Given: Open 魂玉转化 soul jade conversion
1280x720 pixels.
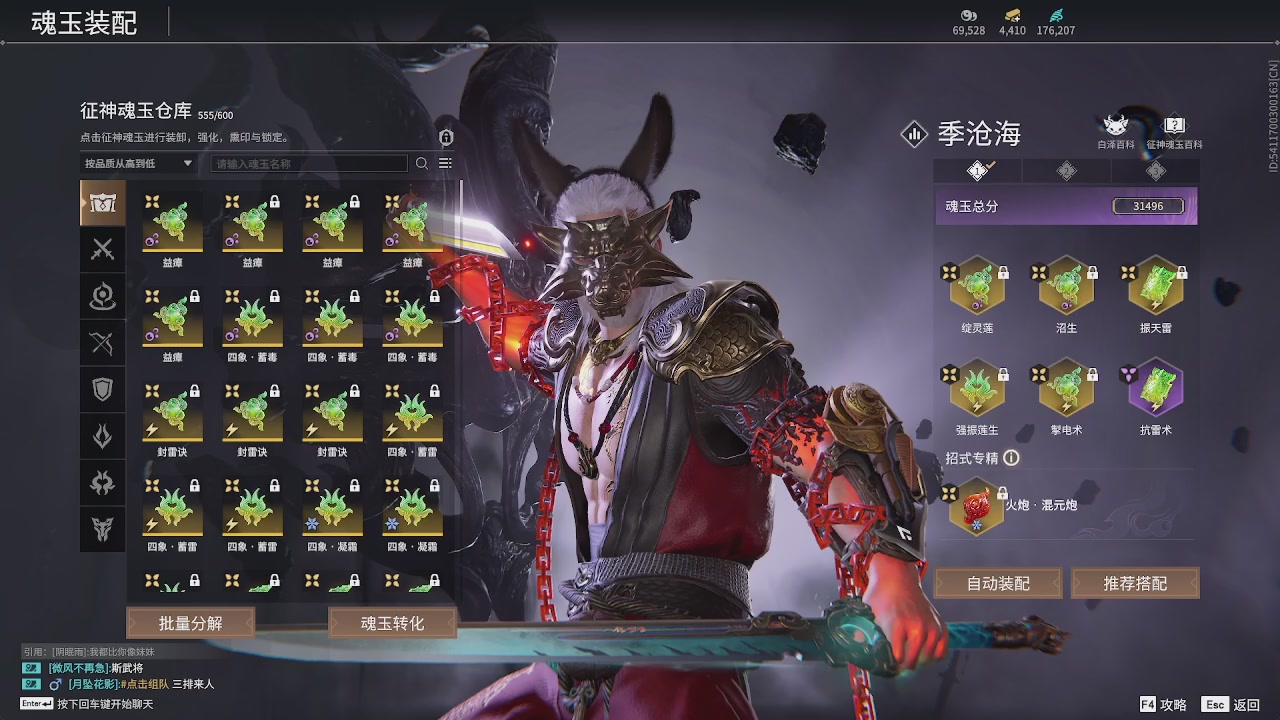Looking at the screenshot, I should coord(392,623).
